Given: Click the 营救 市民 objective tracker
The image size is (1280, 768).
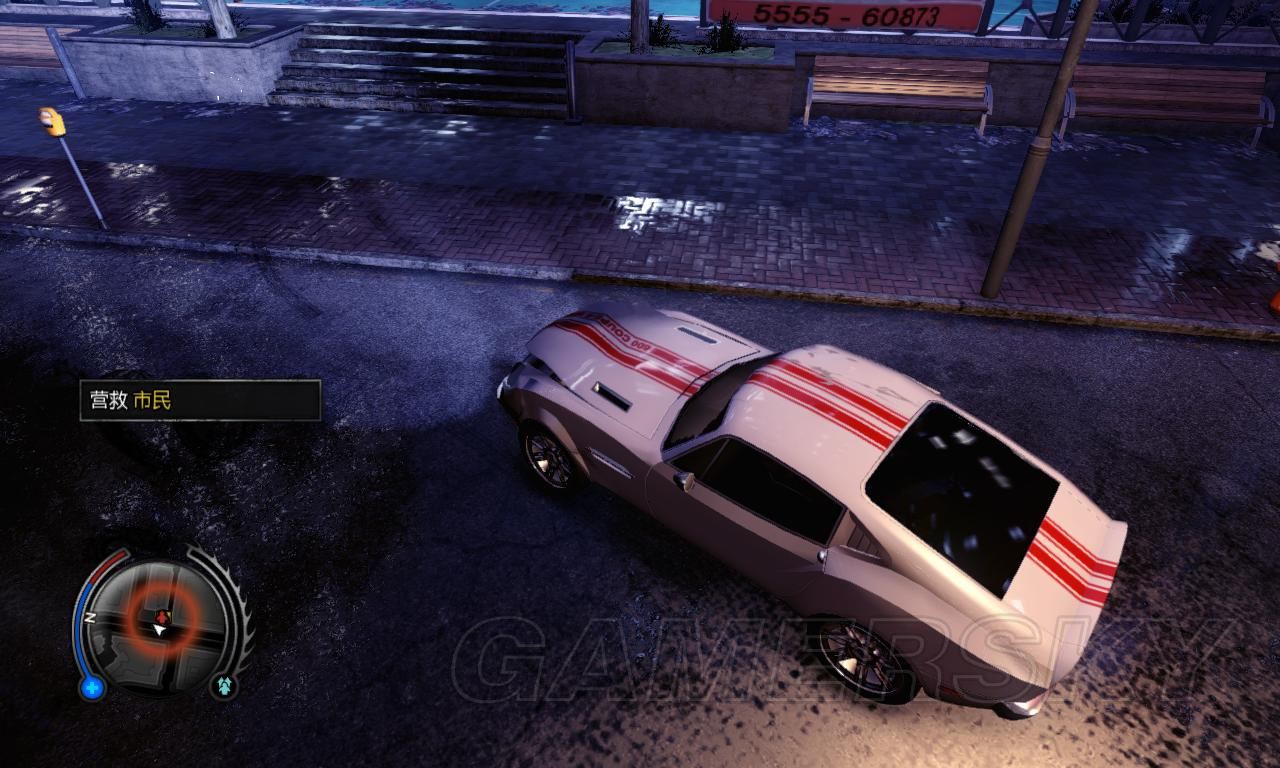Looking at the screenshot, I should point(200,400).
